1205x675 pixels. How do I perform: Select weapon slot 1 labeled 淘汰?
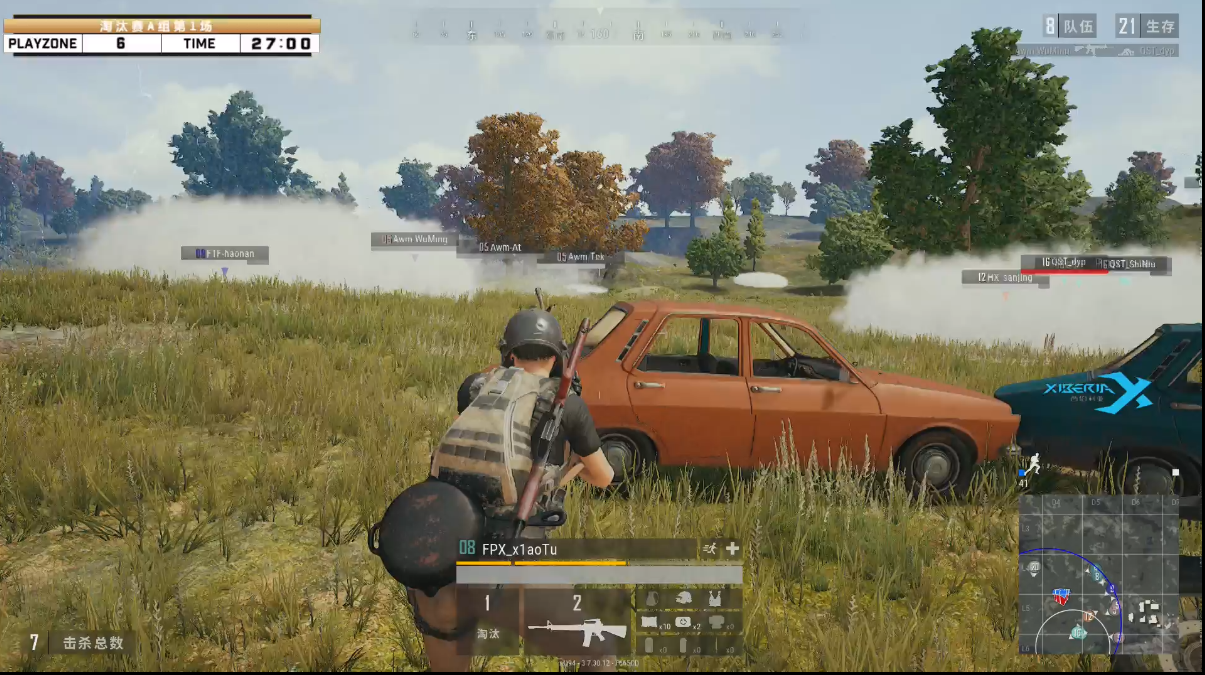pyautogui.click(x=488, y=622)
